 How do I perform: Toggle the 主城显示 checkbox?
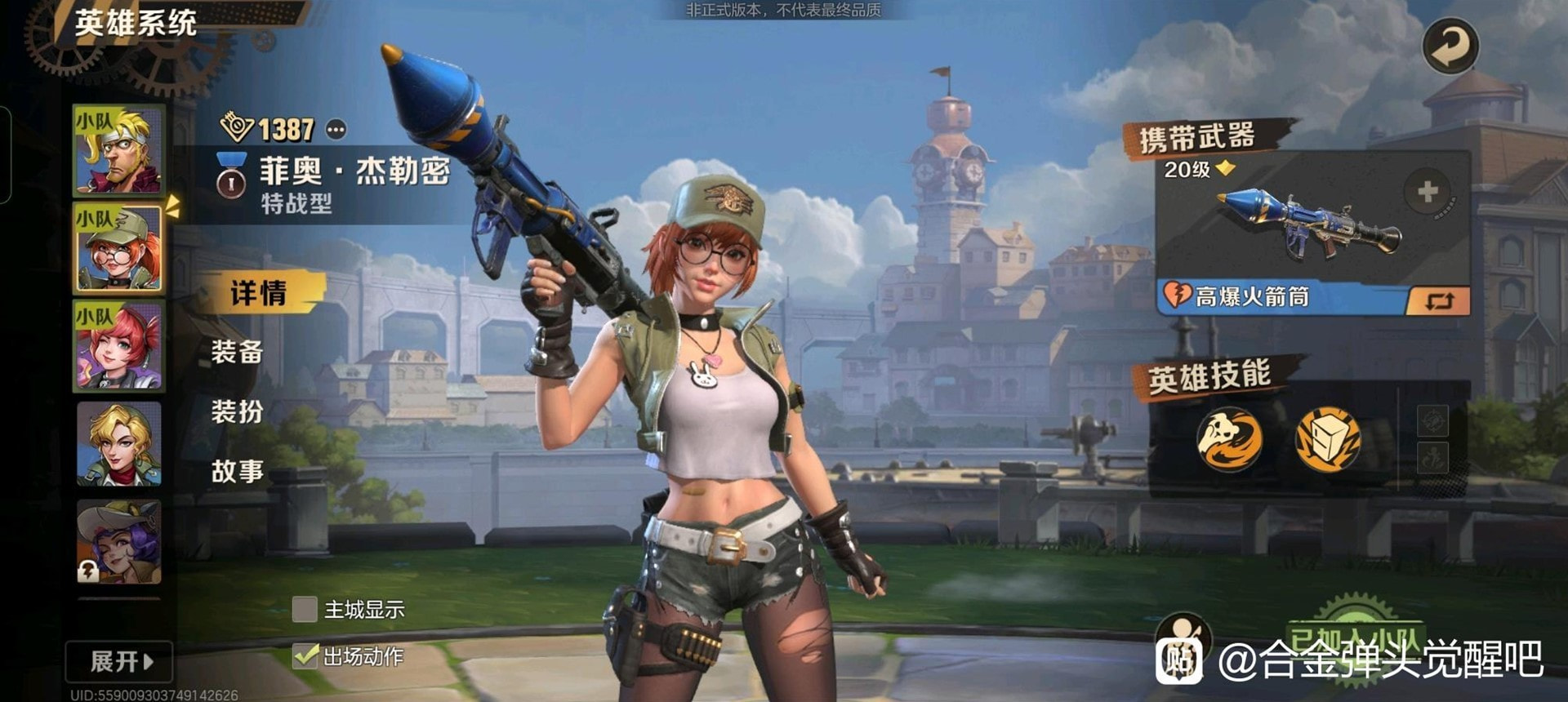click(x=305, y=609)
